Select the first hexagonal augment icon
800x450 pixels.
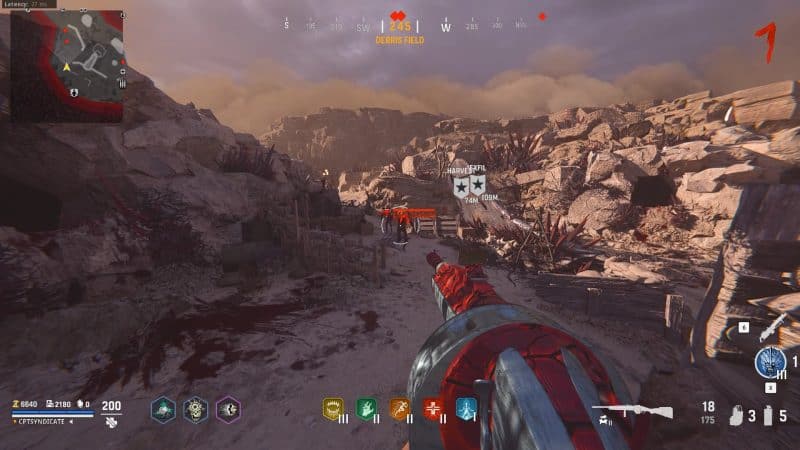click(x=163, y=408)
